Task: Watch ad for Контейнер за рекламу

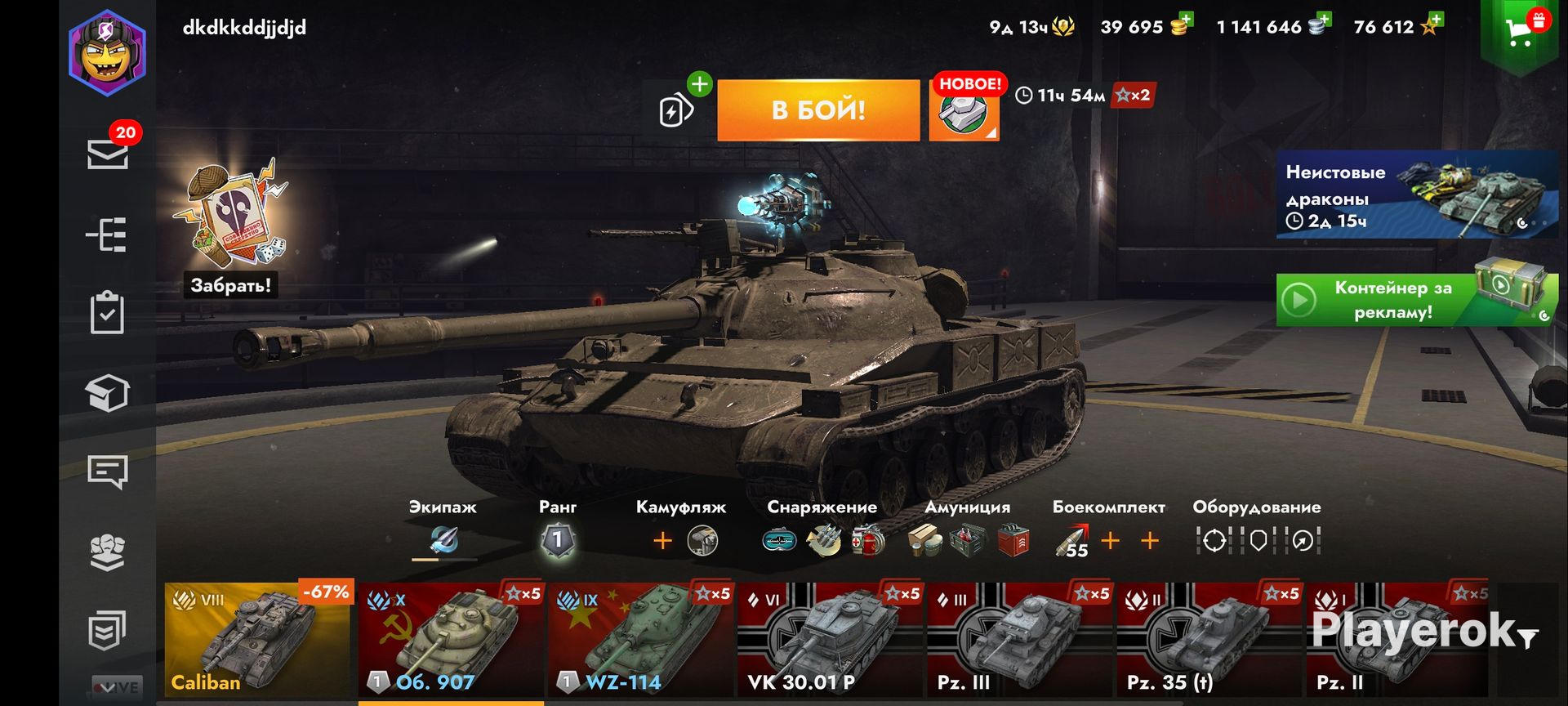Action: pyautogui.click(x=1416, y=300)
